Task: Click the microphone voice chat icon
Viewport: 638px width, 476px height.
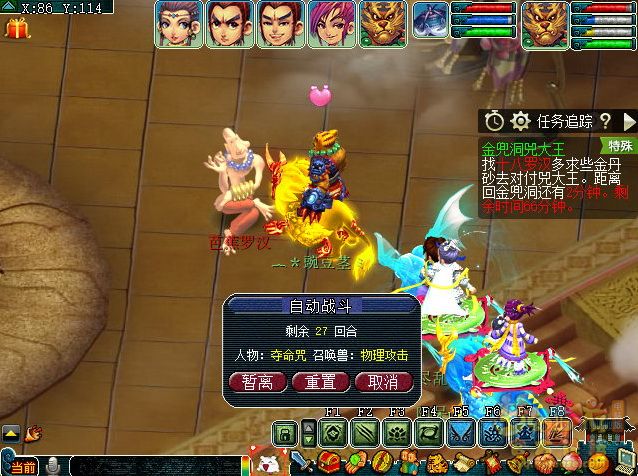Action: (x=50, y=466)
